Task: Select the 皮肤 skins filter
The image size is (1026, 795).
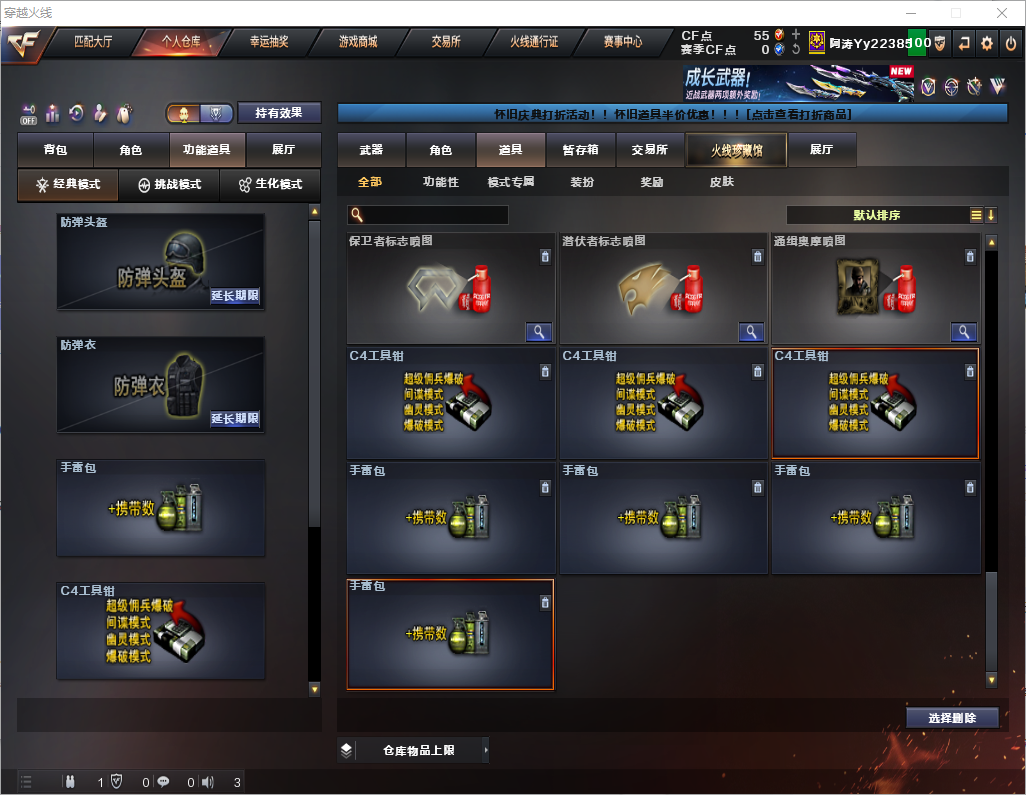Action: pos(721,183)
